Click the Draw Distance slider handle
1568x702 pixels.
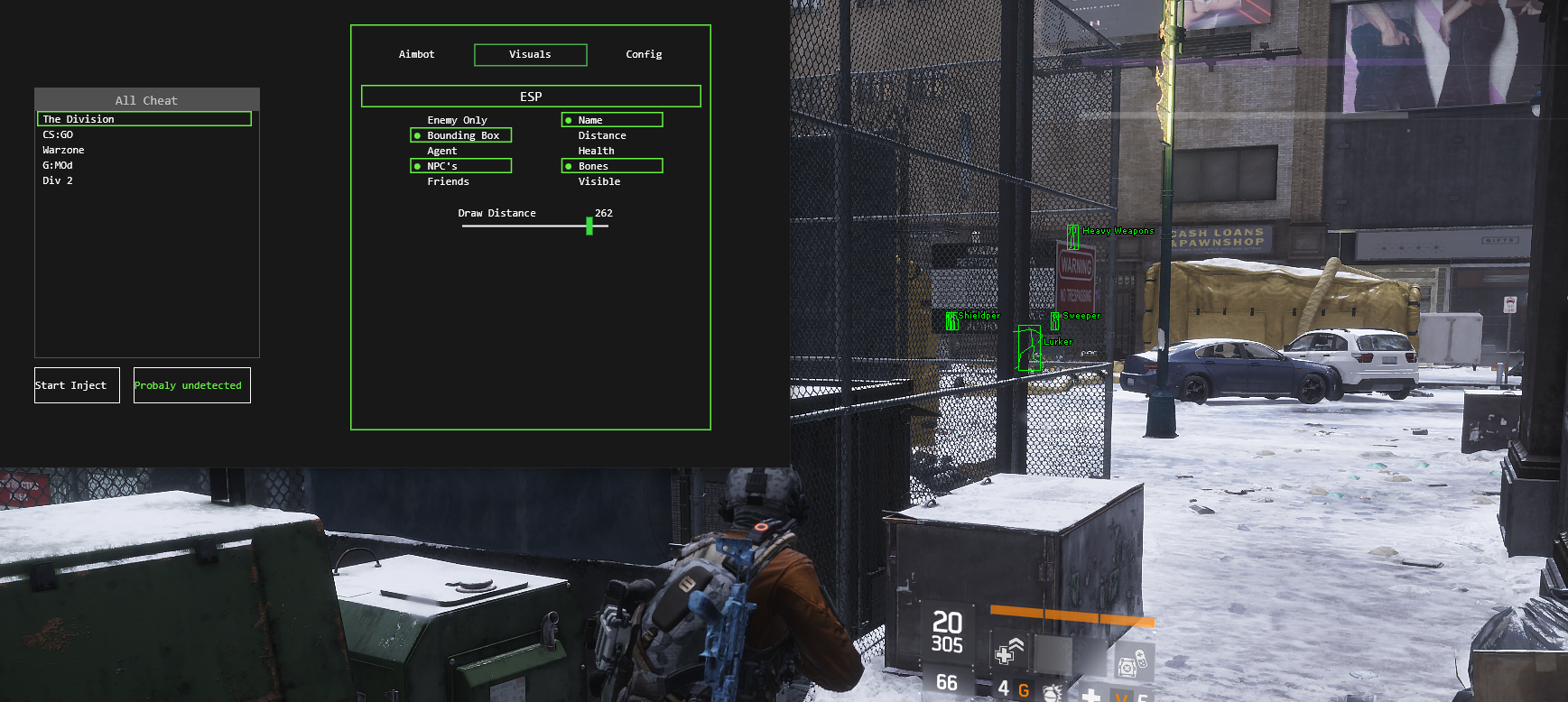pos(589,226)
